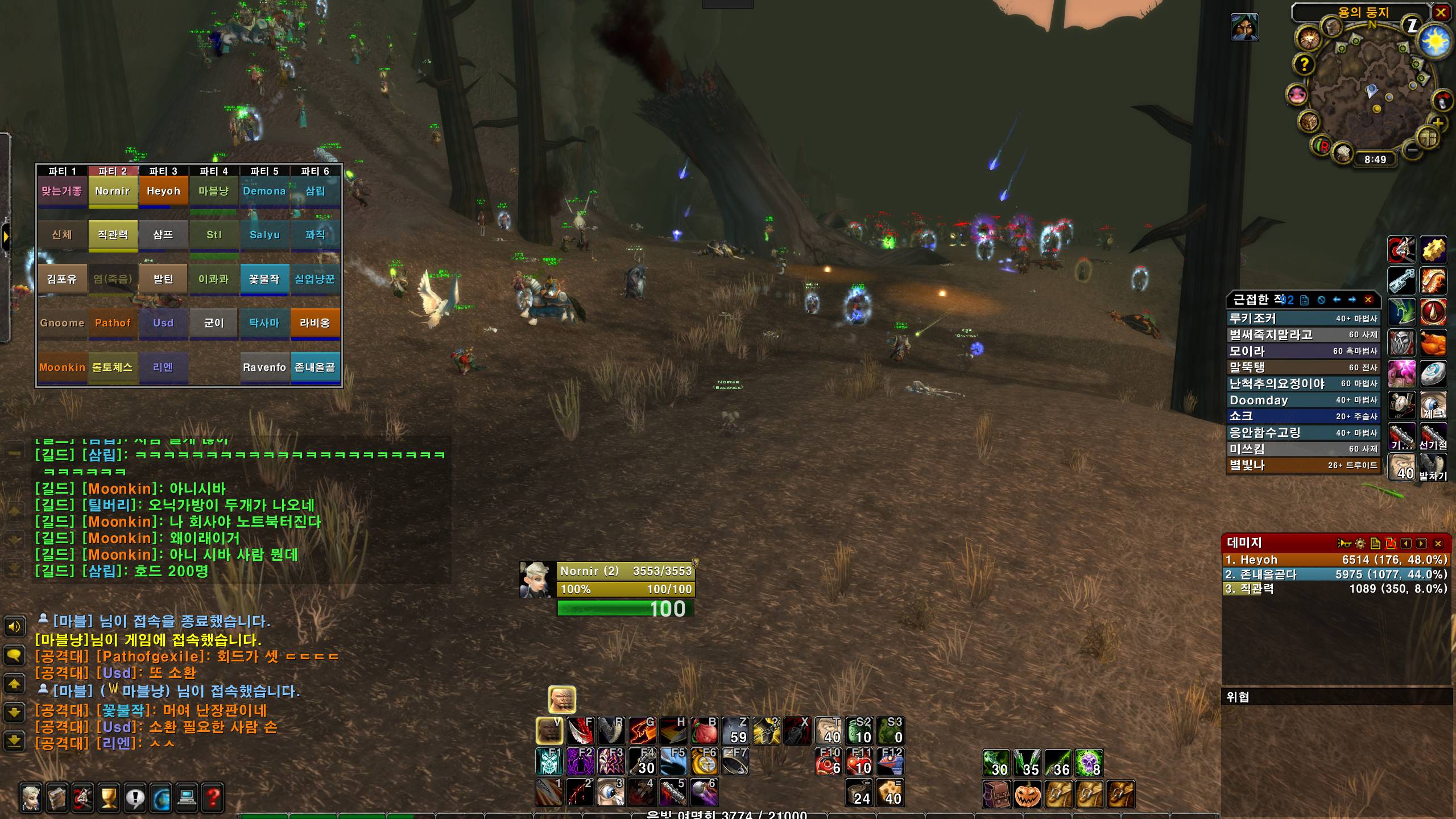Use the cheese food item slot
Screen dimensions: 1456x819
(x=891, y=792)
